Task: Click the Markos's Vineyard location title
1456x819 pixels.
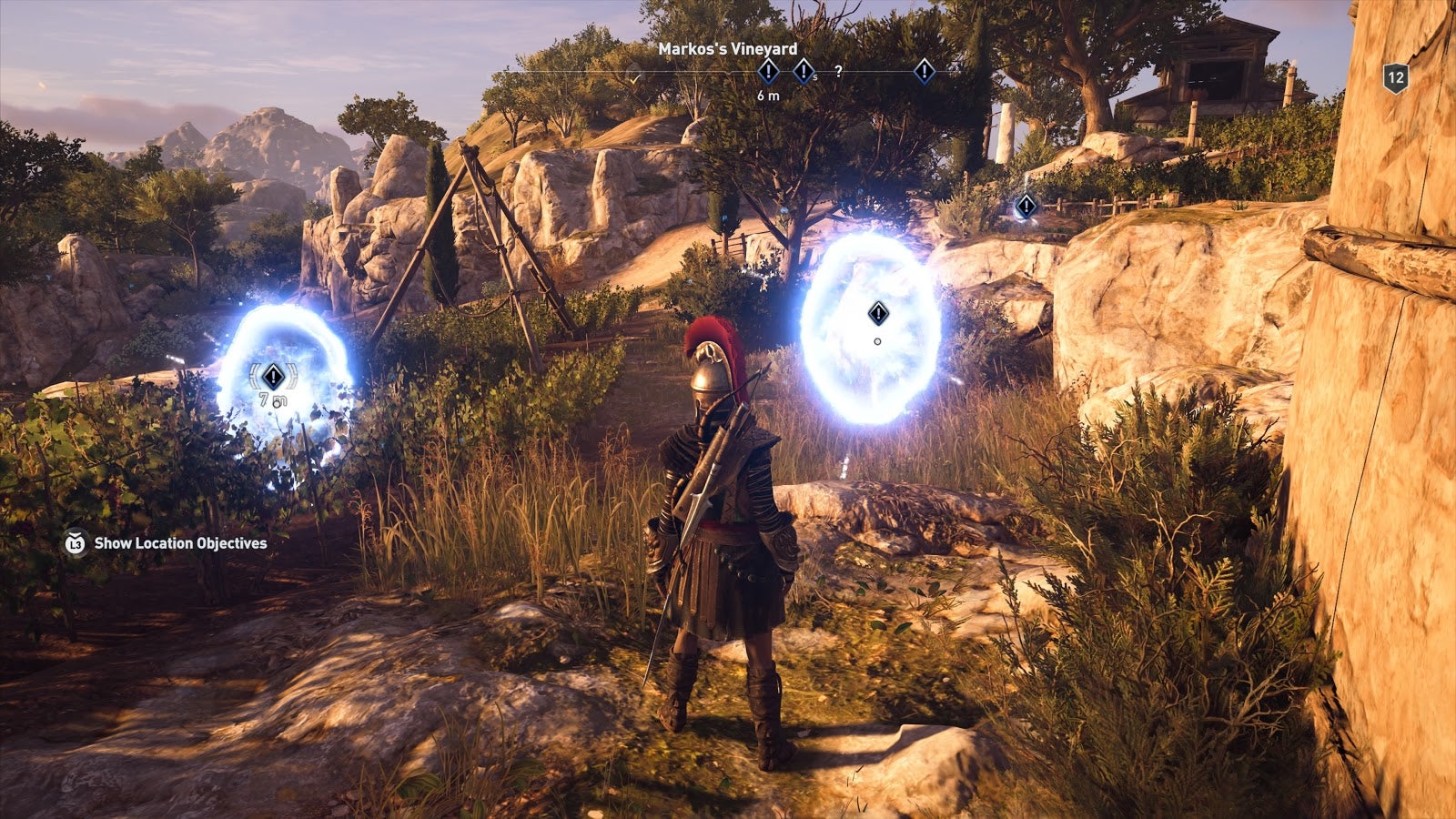Action: tap(727, 49)
